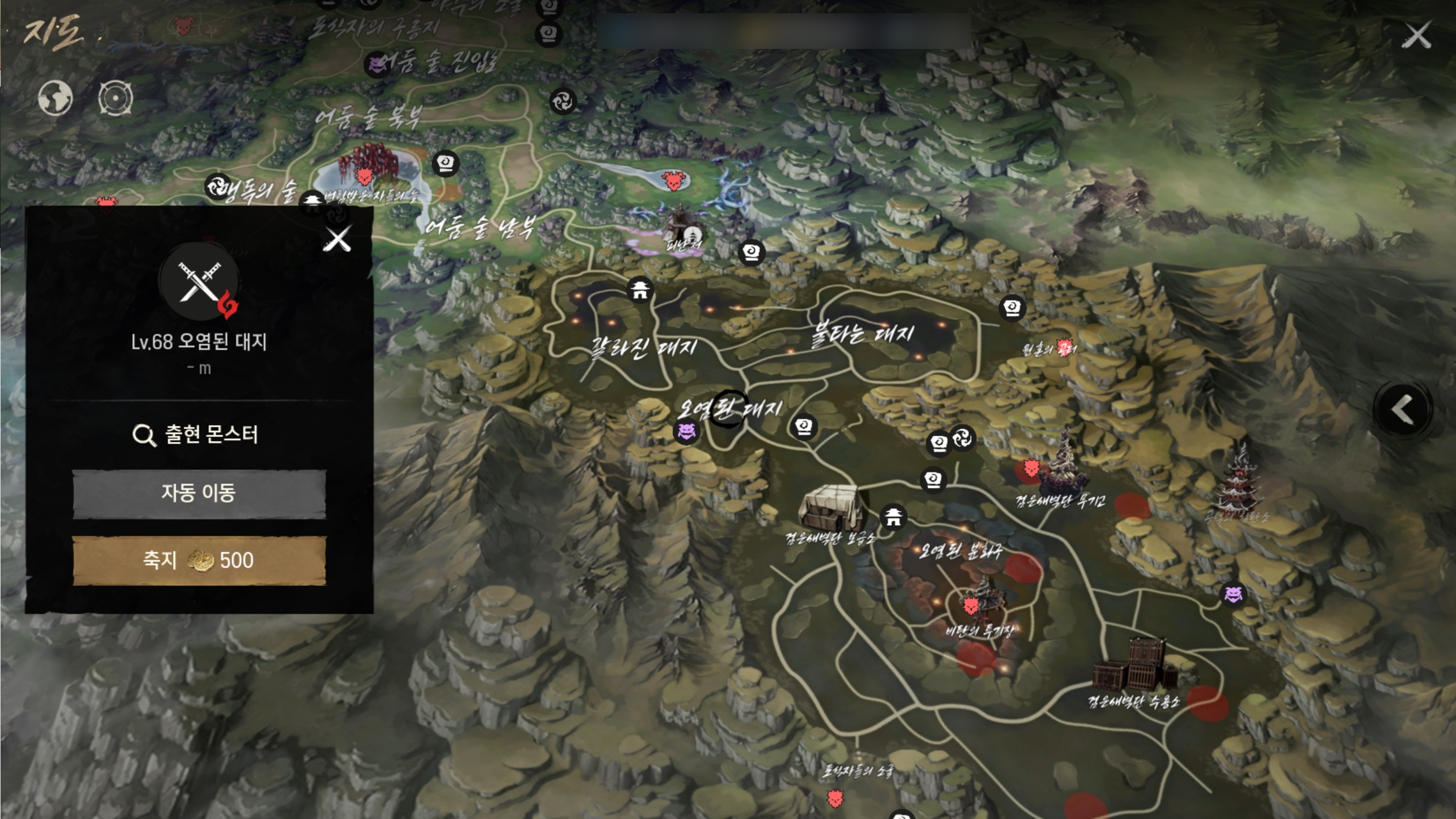Select the 오염된 분화구 area label
This screenshot has width=1456, height=819.
(959, 551)
